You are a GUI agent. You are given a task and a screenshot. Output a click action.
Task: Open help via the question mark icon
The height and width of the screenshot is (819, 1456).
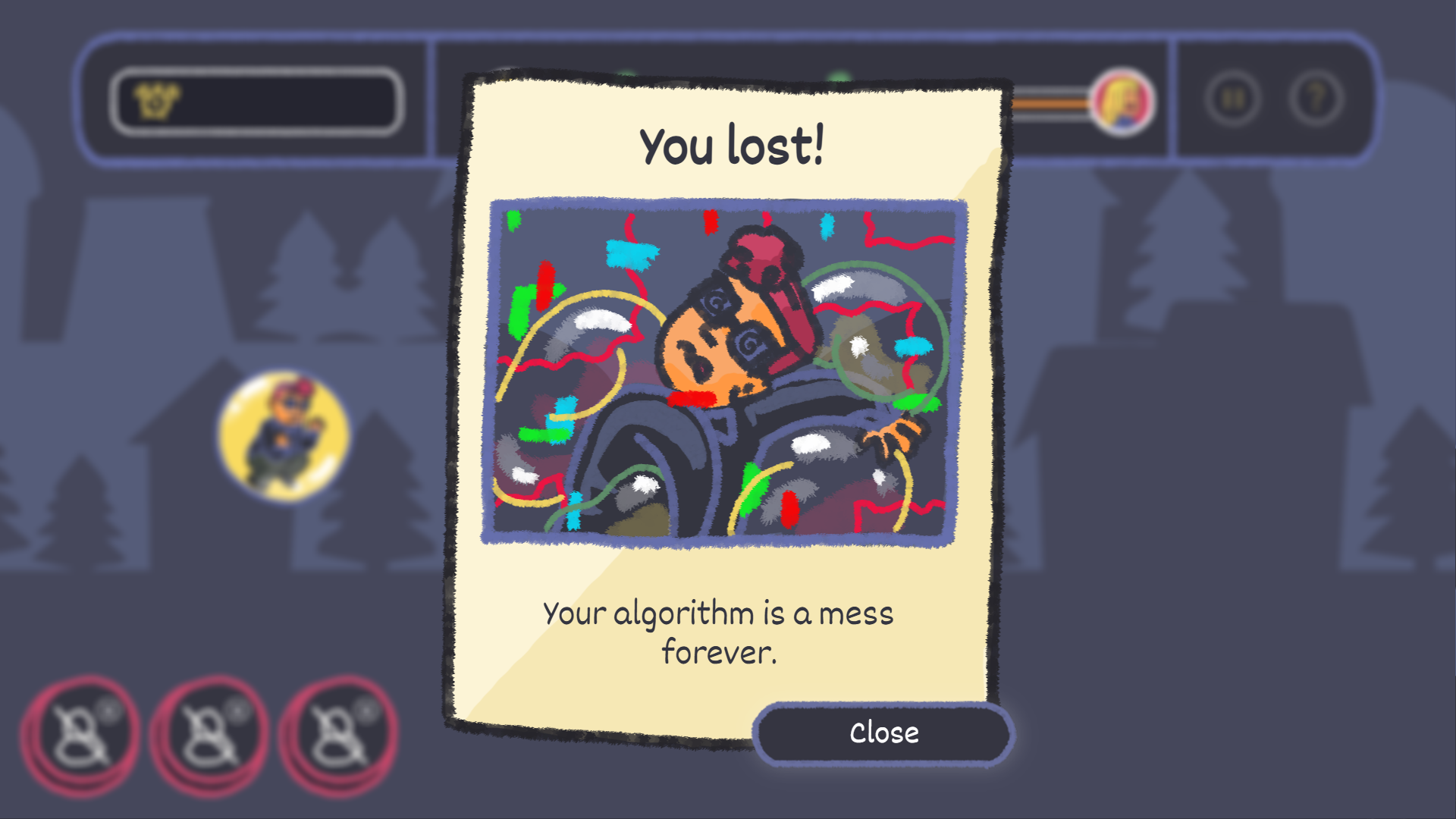(1317, 99)
